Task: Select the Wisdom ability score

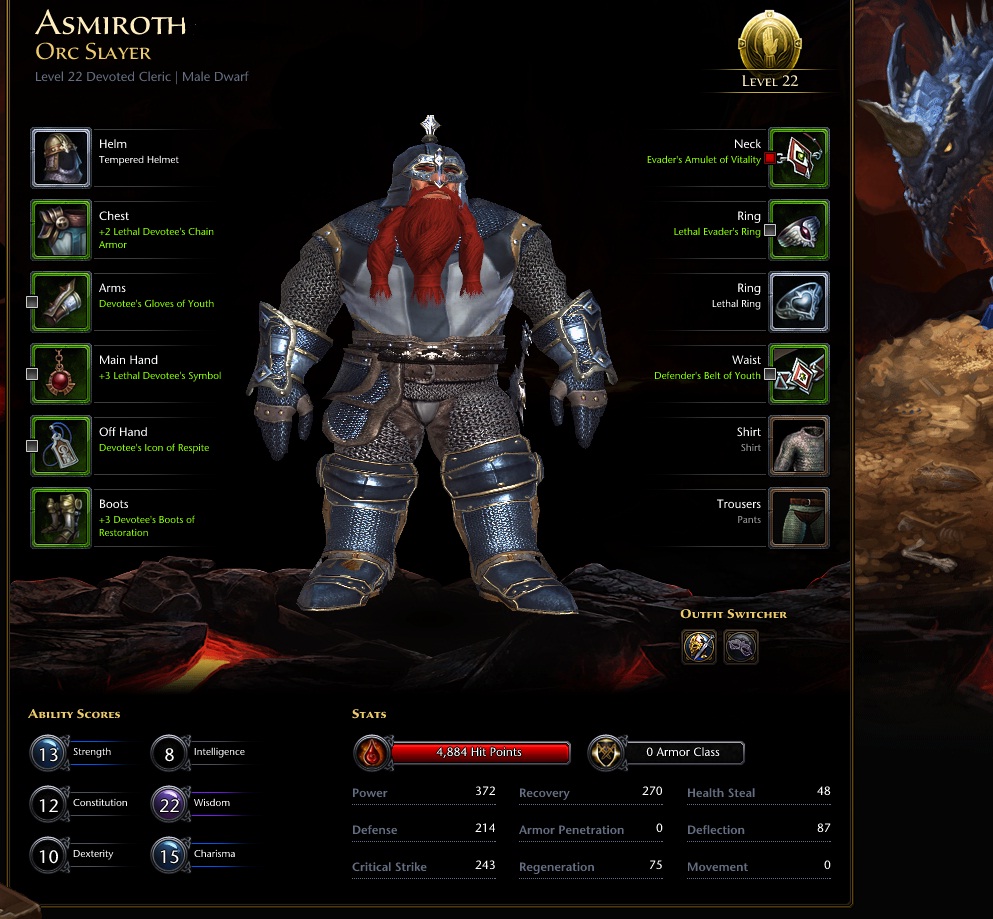Action: click(169, 803)
